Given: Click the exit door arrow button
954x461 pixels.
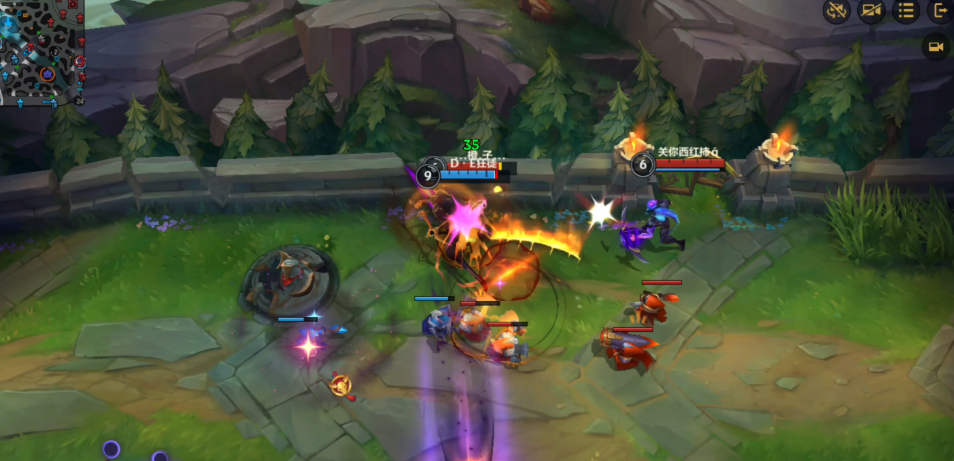Looking at the screenshot, I should (x=940, y=11).
